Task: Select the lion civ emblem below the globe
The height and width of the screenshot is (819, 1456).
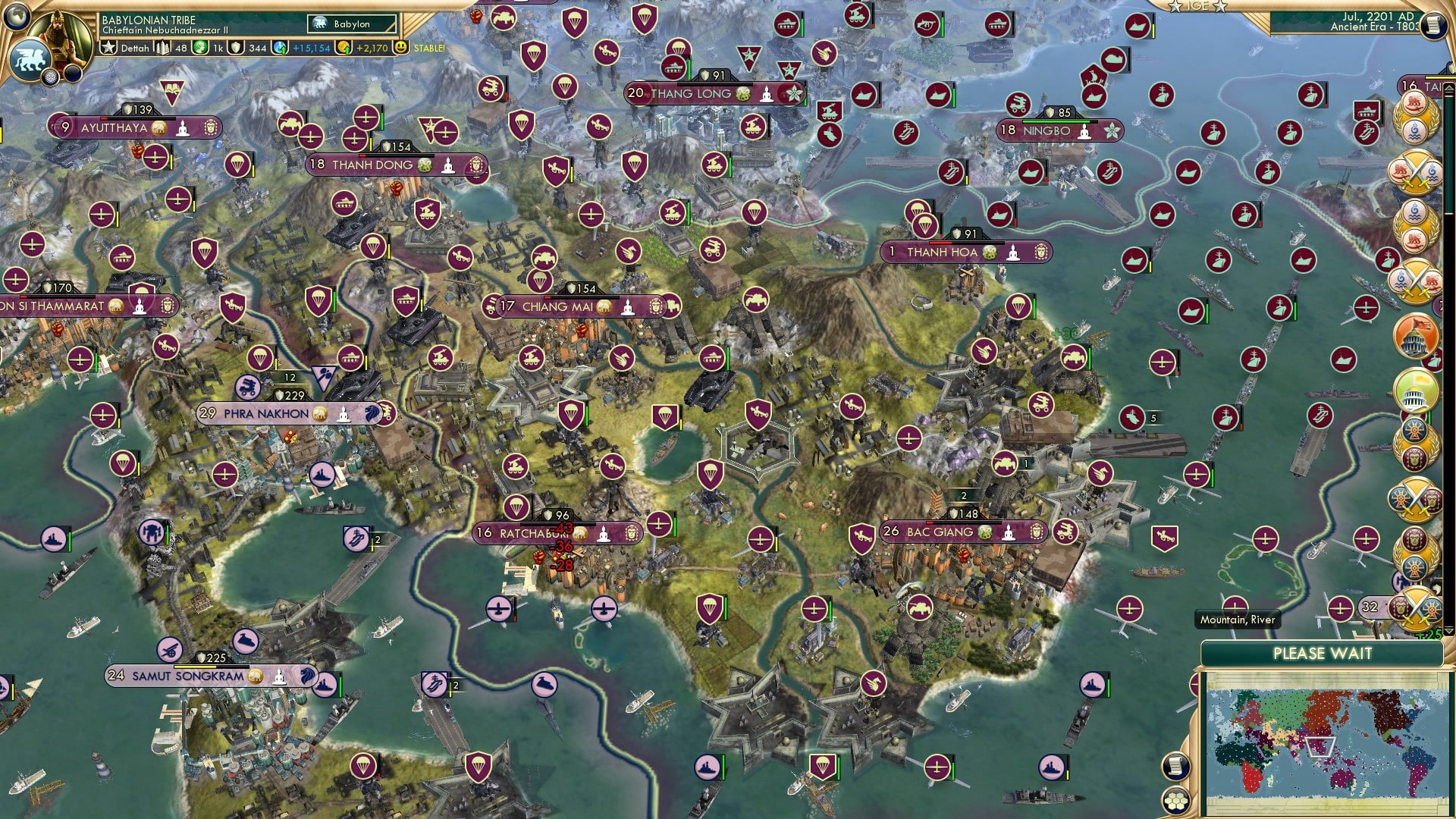Action: [x=30, y=59]
